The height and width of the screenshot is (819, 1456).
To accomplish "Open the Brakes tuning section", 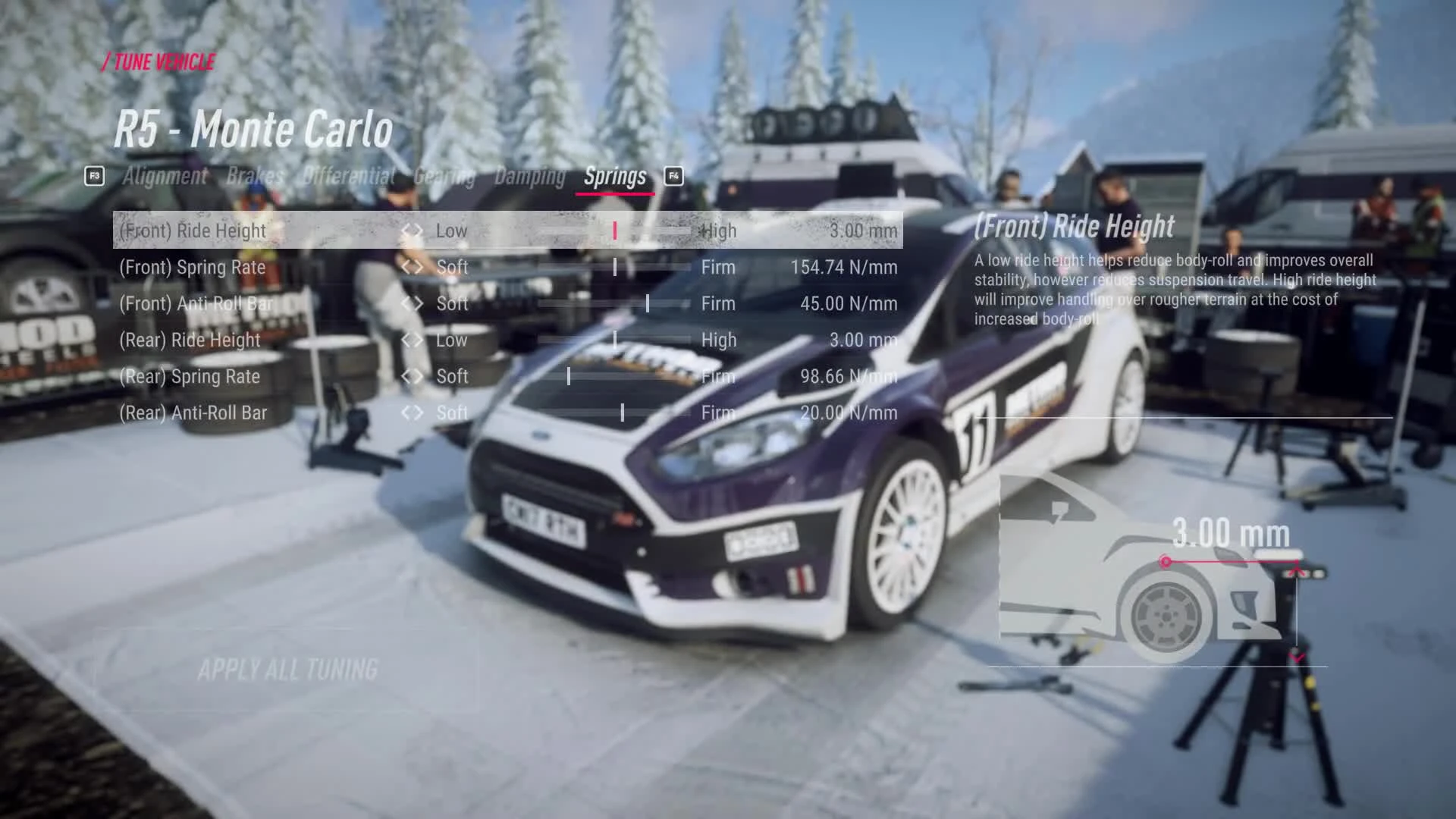I will point(253,176).
